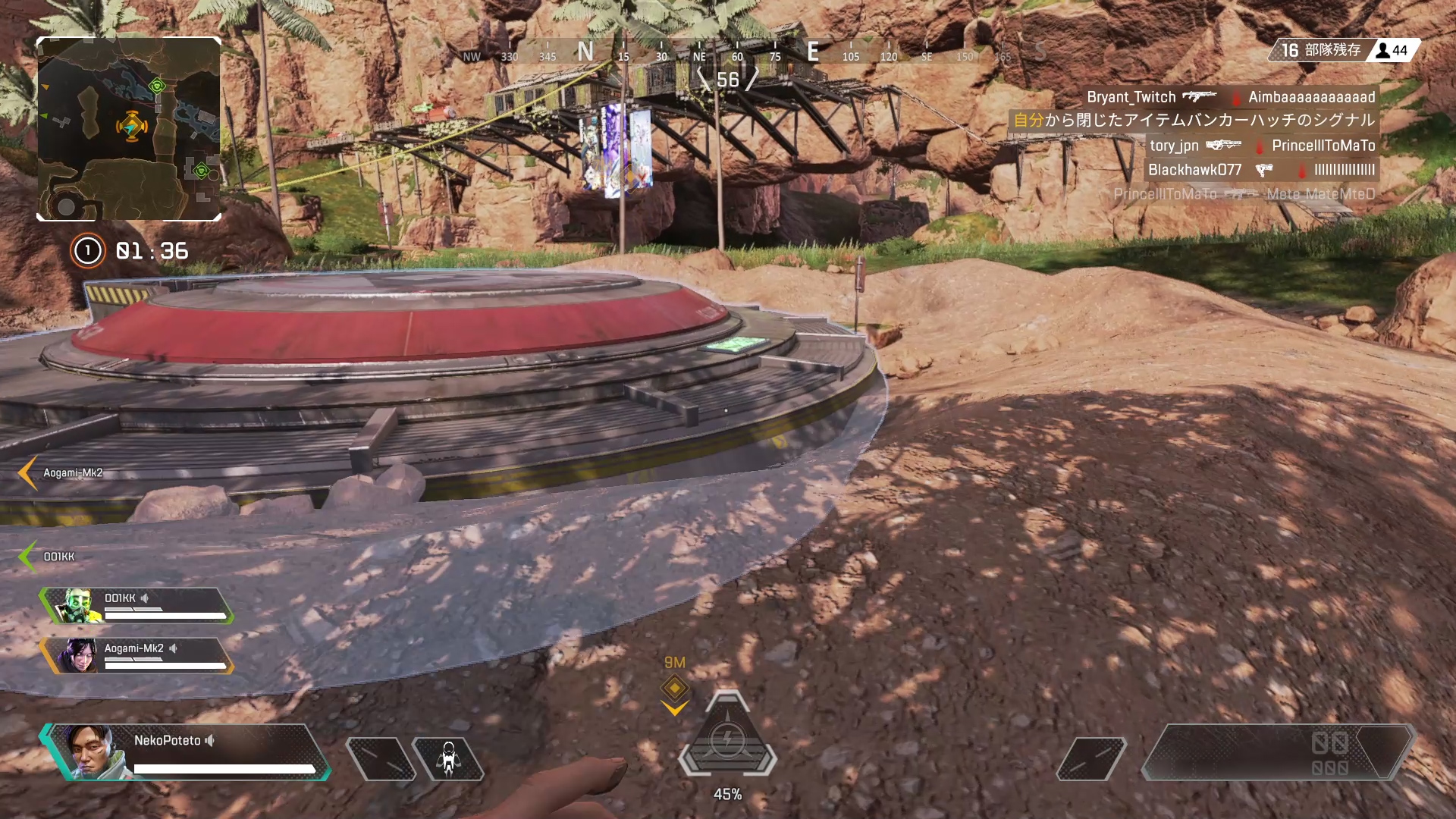The image size is (1456, 819).
Task: Activate the ultimate ability at 45%
Action: (x=727, y=739)
